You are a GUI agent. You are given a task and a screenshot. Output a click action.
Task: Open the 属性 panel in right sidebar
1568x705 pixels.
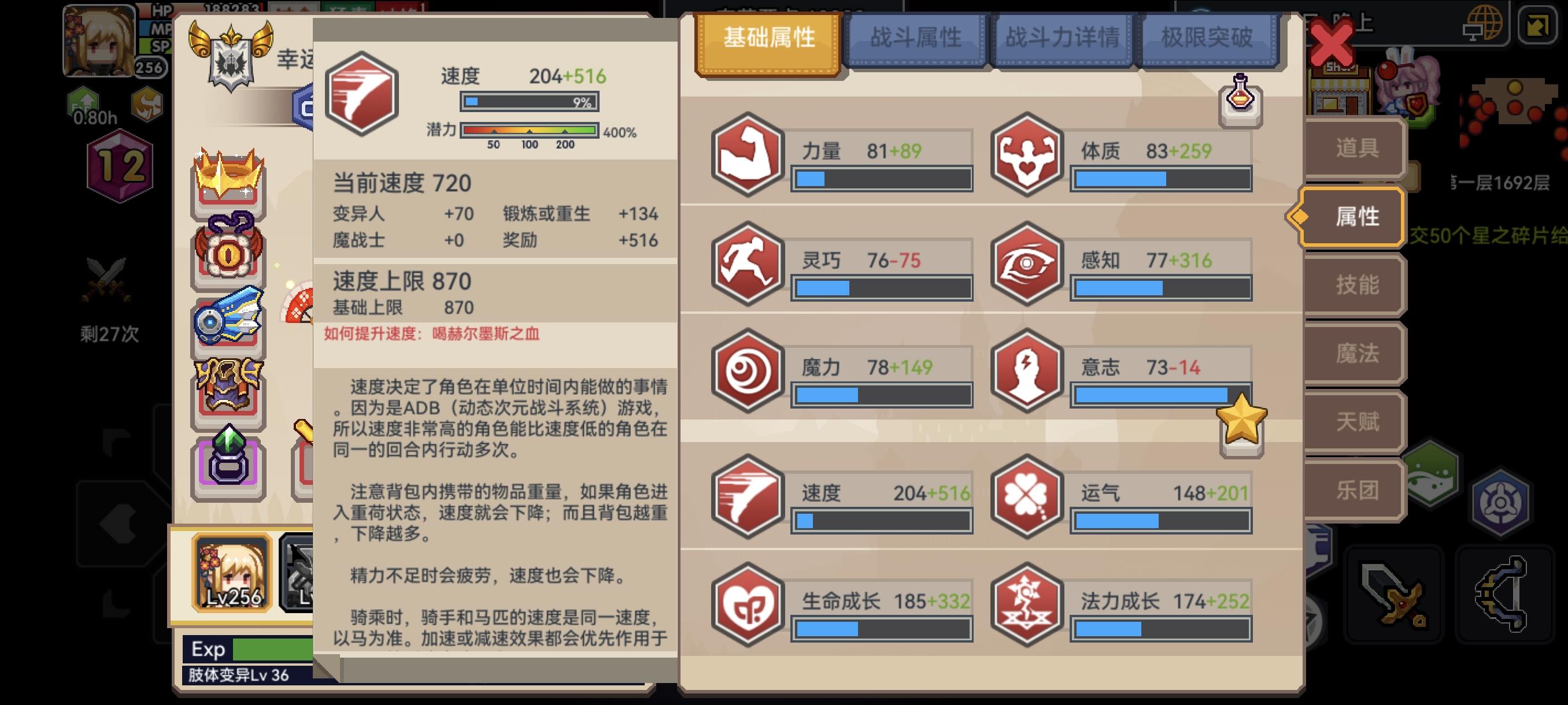1358,217
